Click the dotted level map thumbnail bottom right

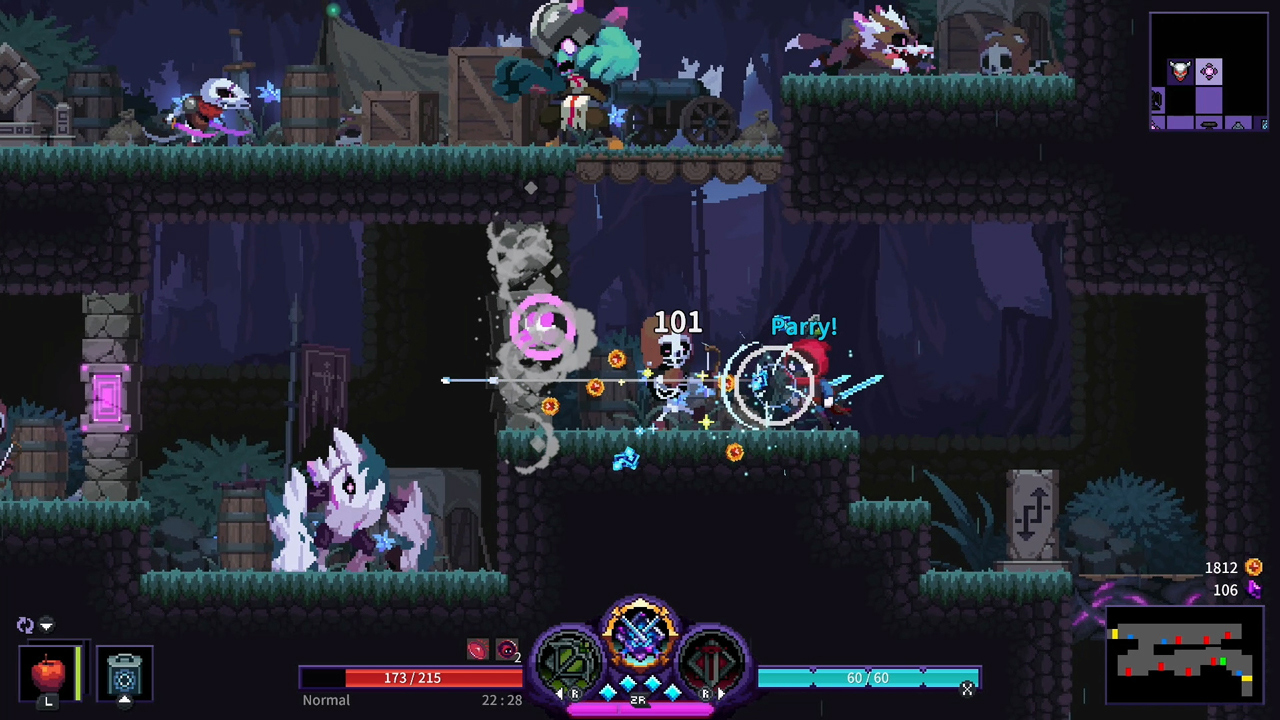[x=1183, y=655]
